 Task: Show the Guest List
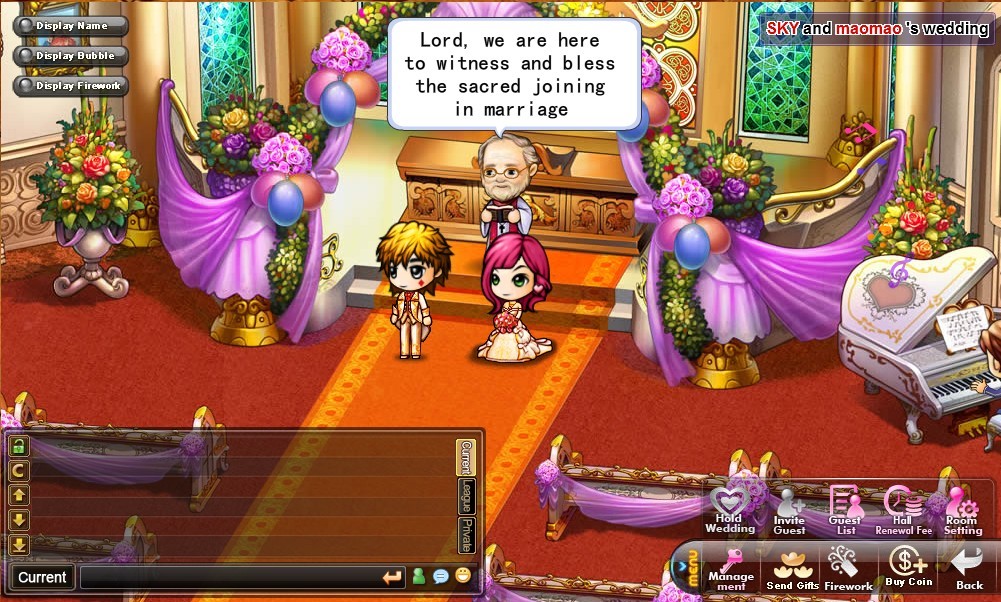click(x=845, y=510)
